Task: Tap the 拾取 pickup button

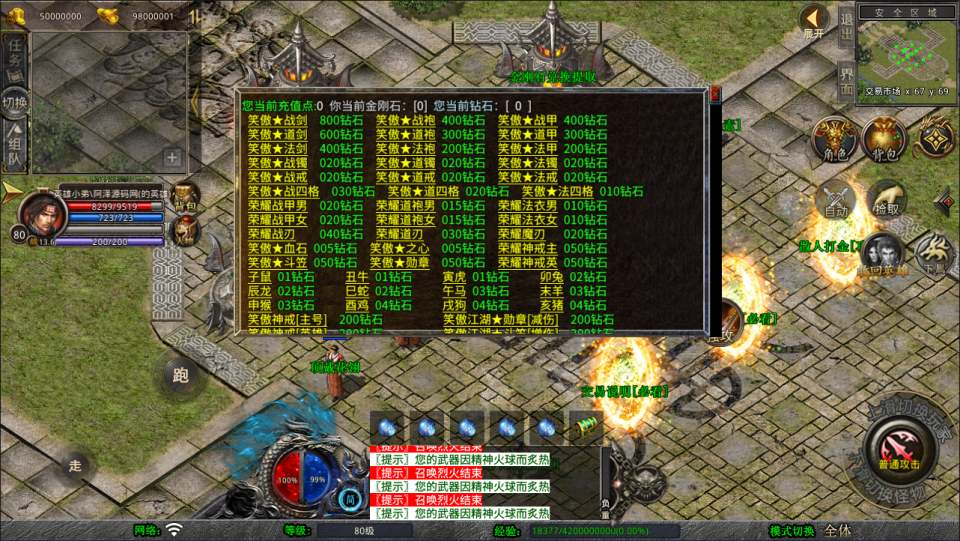Action: (886, 202)
